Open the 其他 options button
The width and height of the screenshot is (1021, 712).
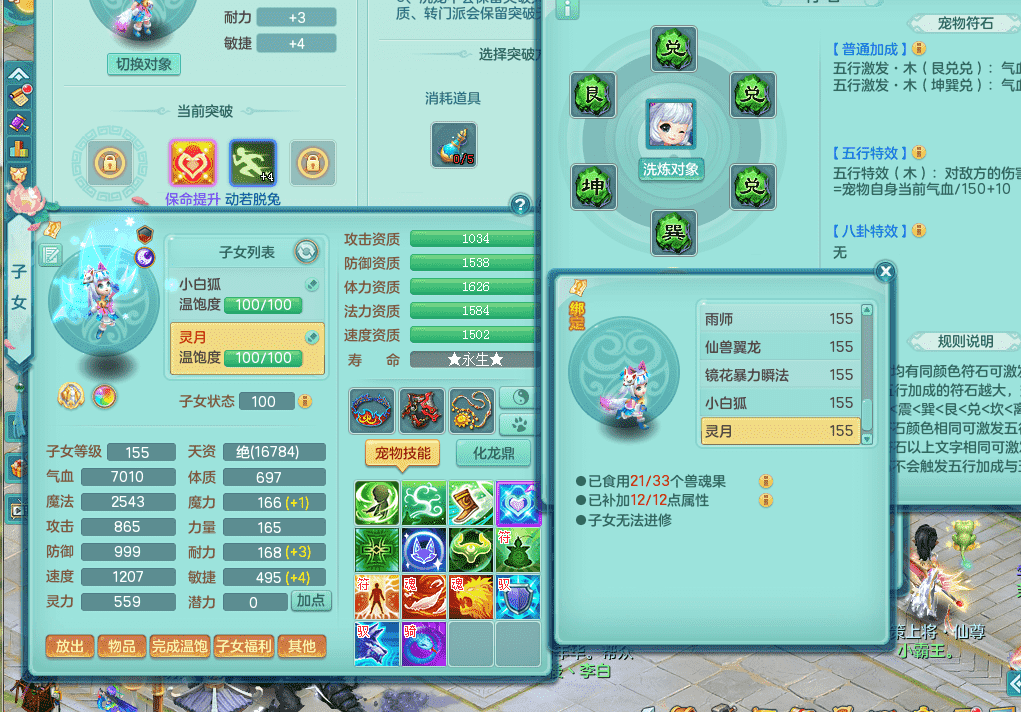(x=302, y=646)
